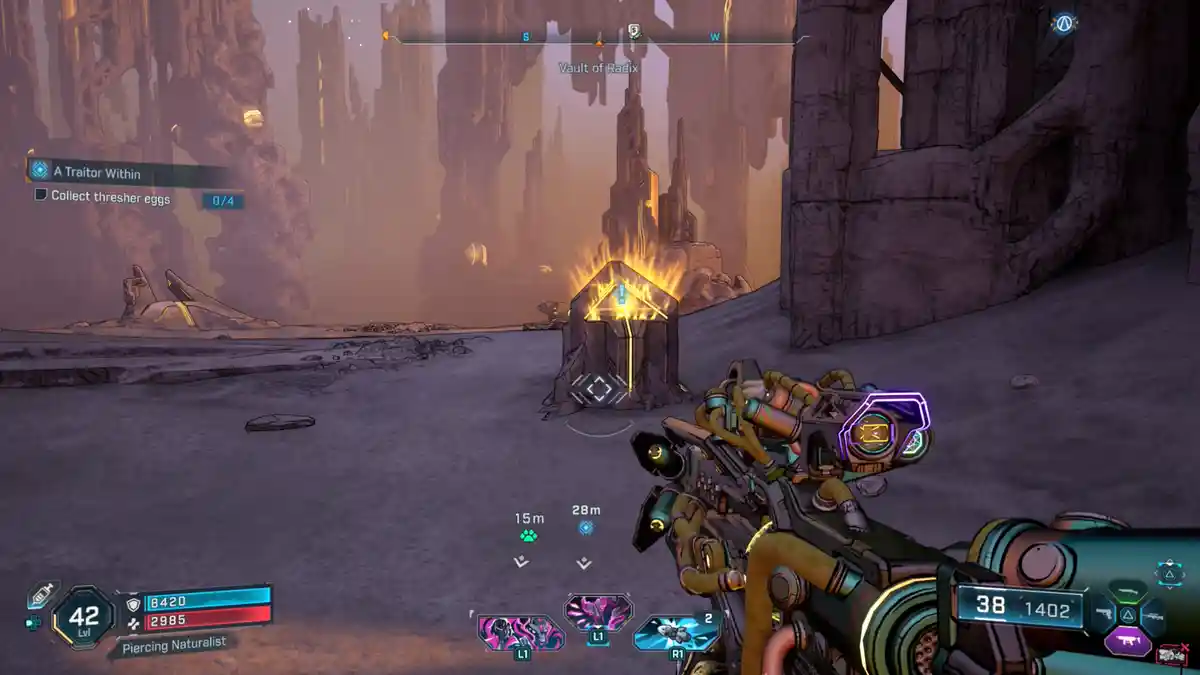
Task: Trigger the raised pink creature skill icon
Action: tap(598, 611)
